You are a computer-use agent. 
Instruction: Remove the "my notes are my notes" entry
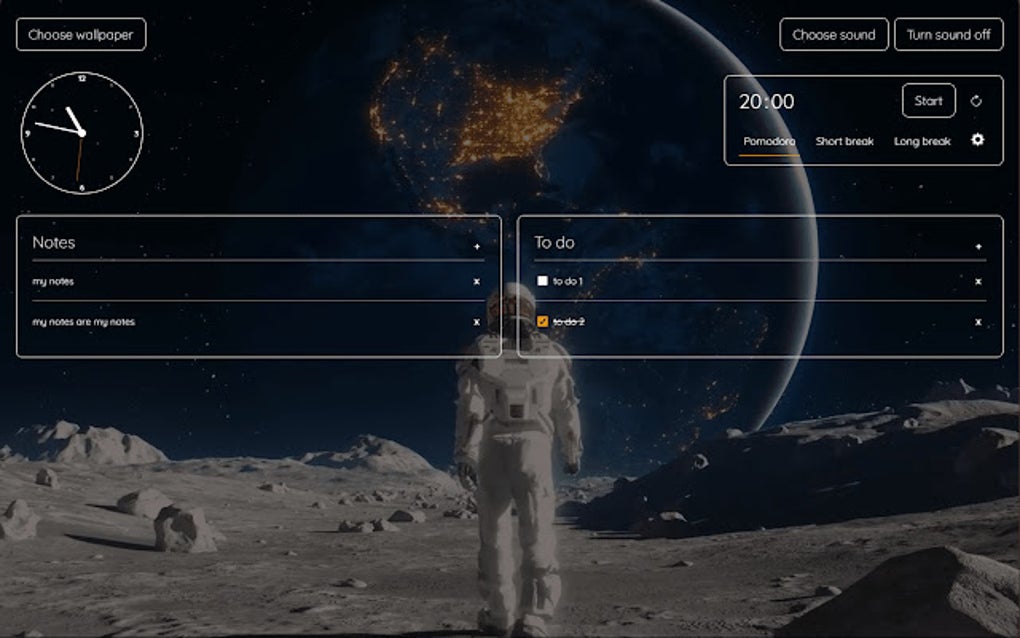[477, 322]
